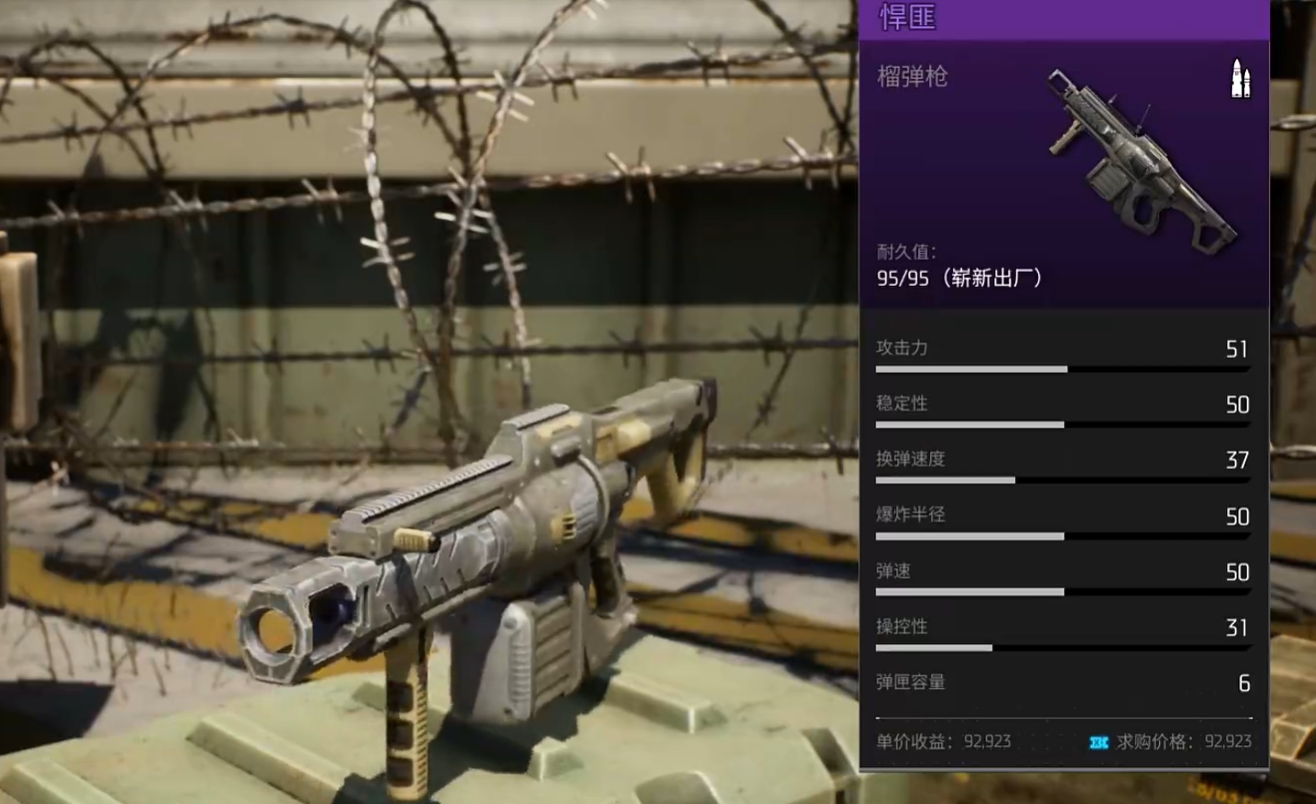Select the grenade ammo type icon
Screen dimensions: 1316x804
(1240, 79)
